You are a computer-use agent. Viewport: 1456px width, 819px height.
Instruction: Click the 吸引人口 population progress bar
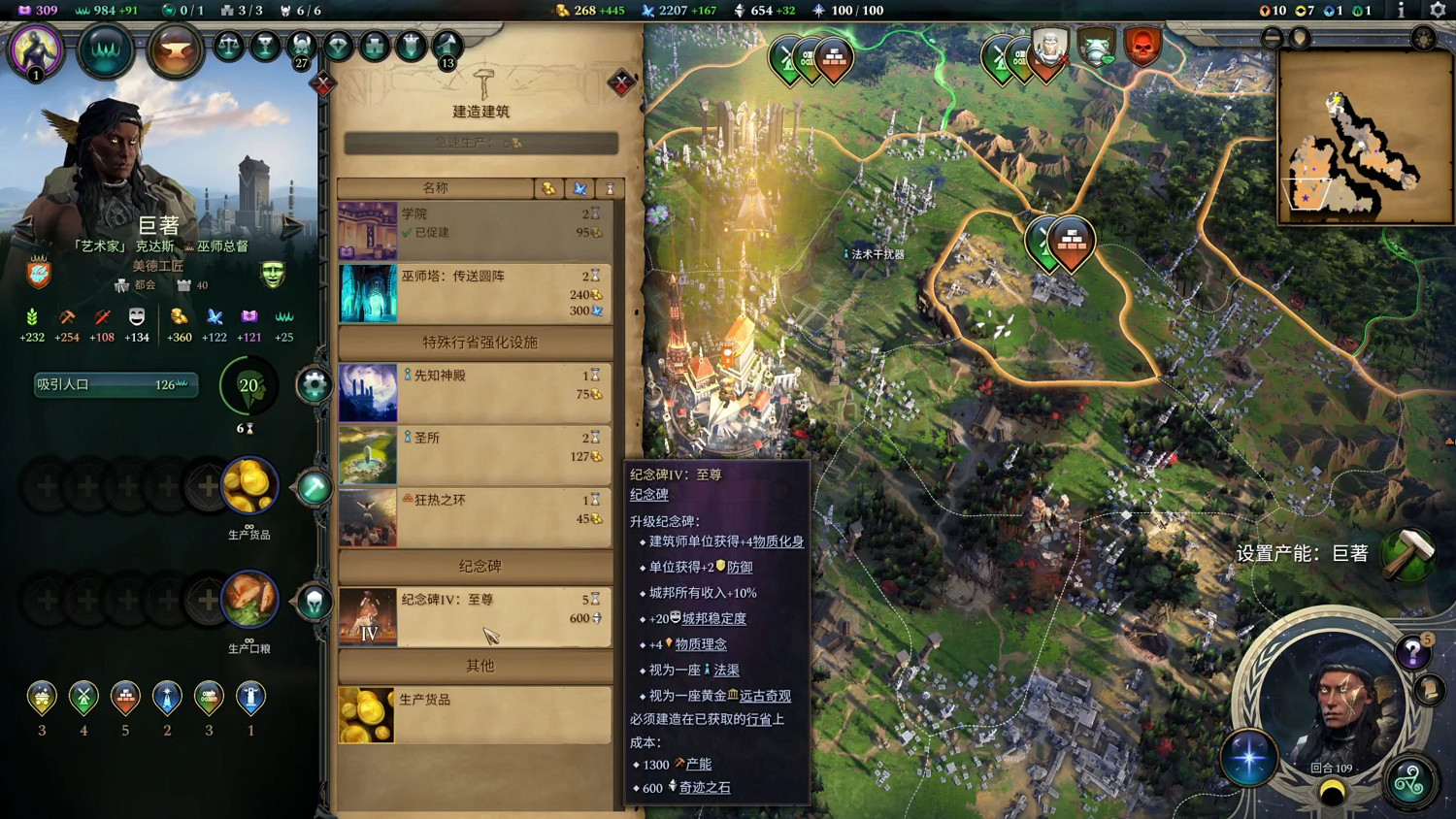[x=115, y=385]
